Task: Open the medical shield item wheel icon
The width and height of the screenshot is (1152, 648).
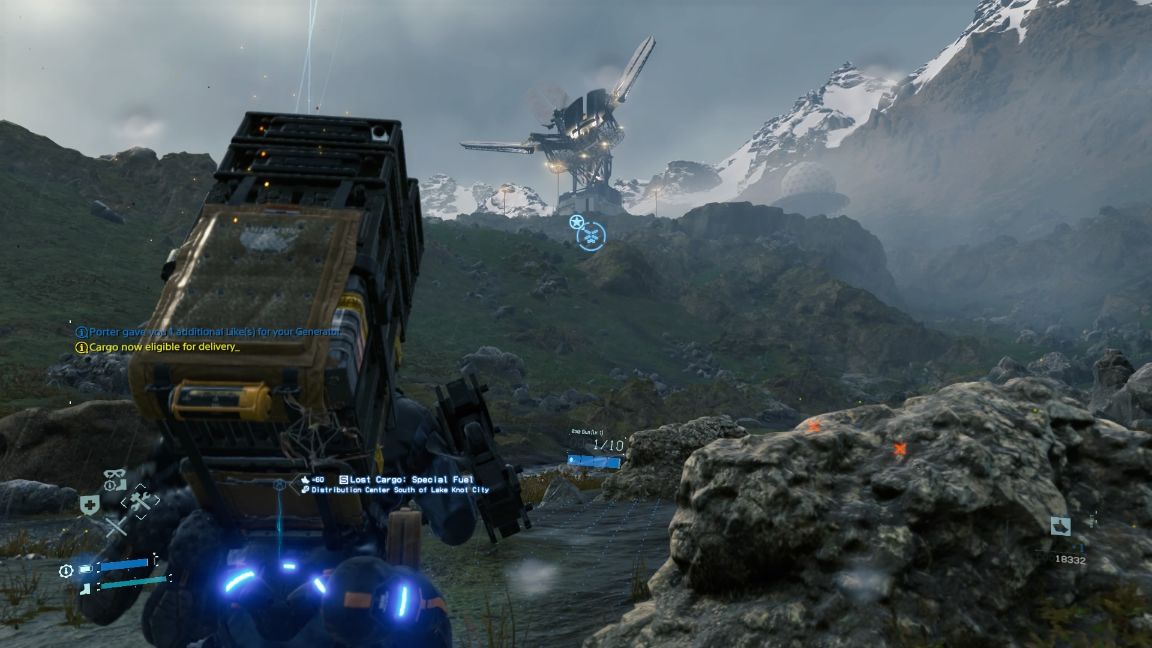Action: (x=90, y=505)
